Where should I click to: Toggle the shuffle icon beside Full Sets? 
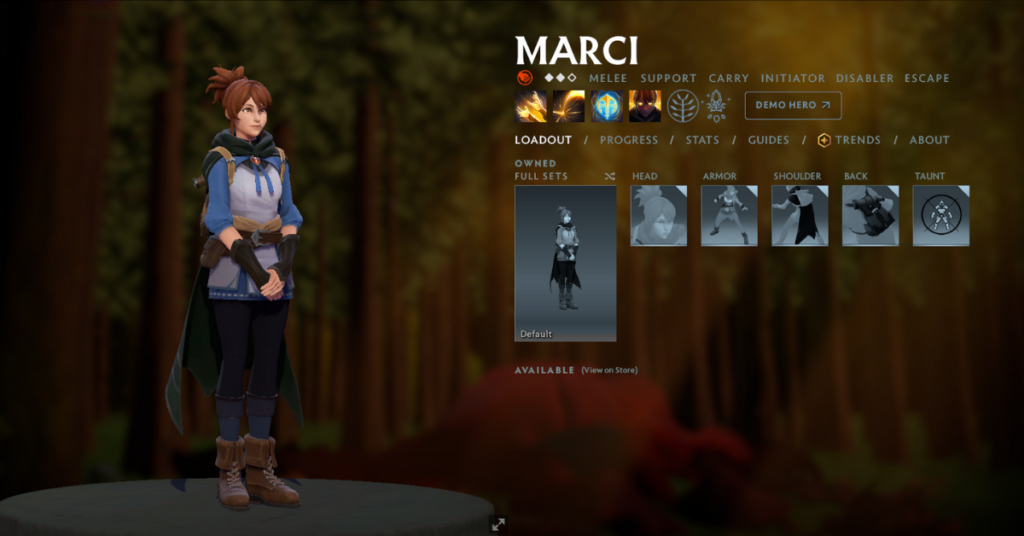click(610, 177)
